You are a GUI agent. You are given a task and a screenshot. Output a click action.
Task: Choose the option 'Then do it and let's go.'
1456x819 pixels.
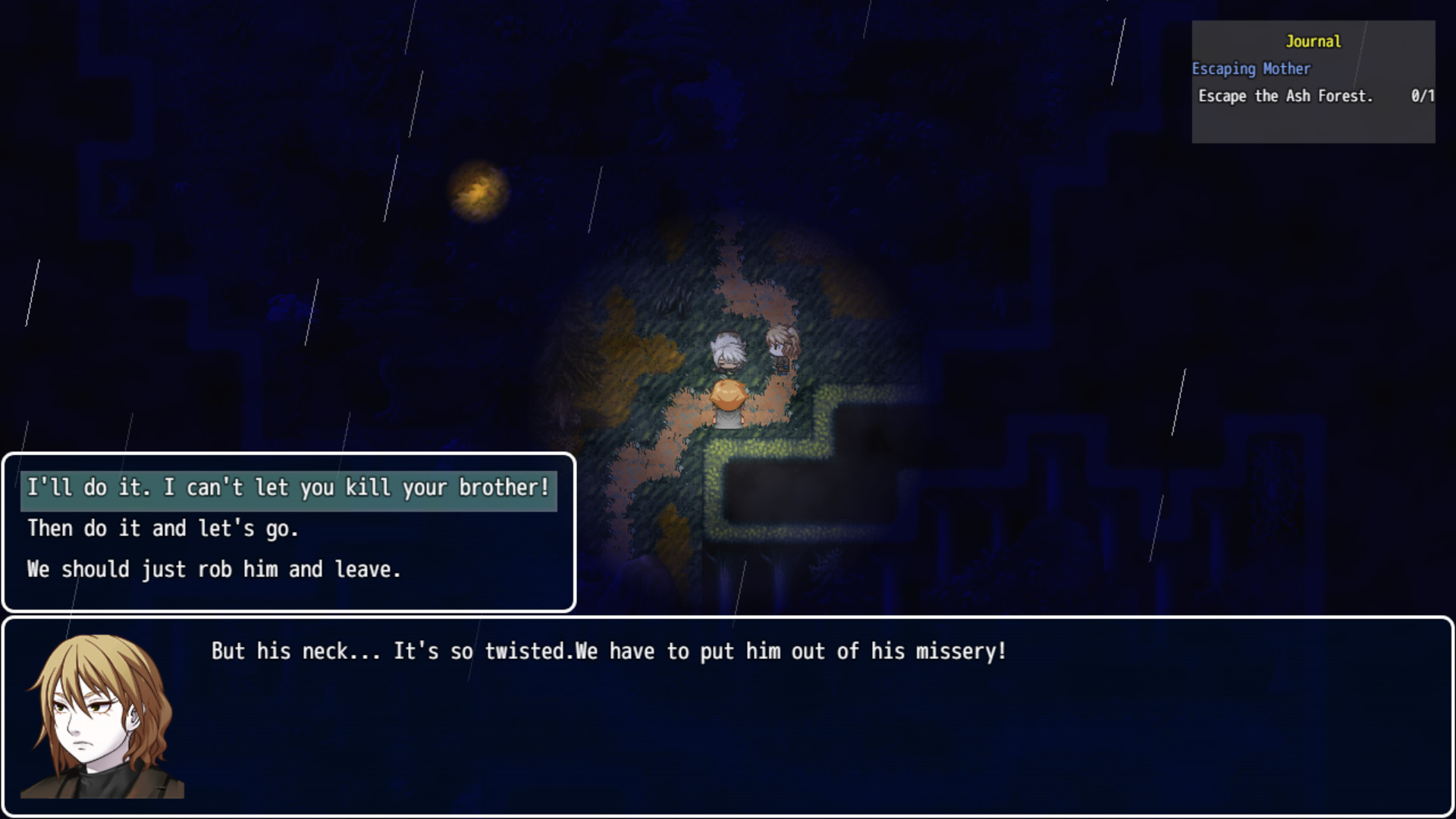163,529
